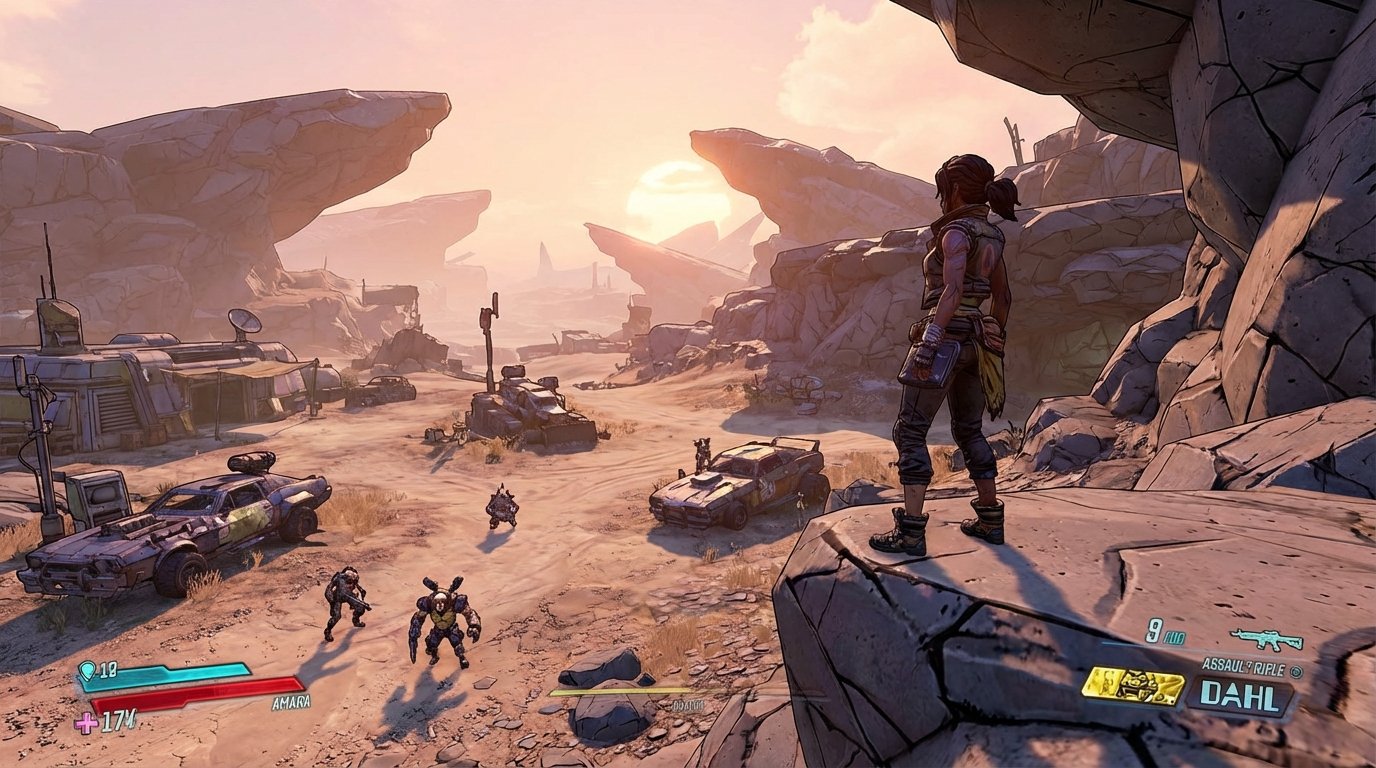Click the ASSAULT RIFLE weapon type label
The height and width of the screenshot is (768, 1376).
tap(1244, 665)
